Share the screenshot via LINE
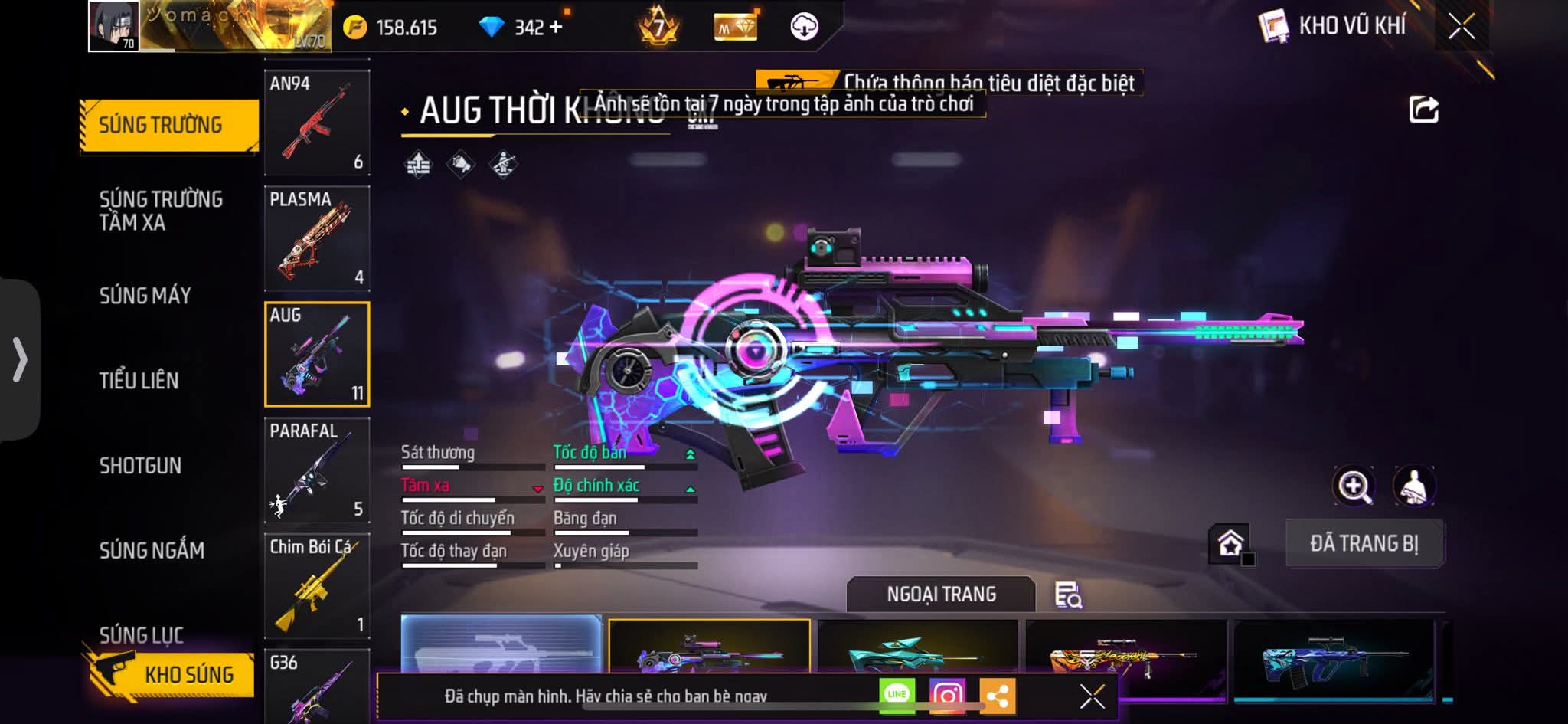Screen dimensions: 1568x724 point(897,696)
